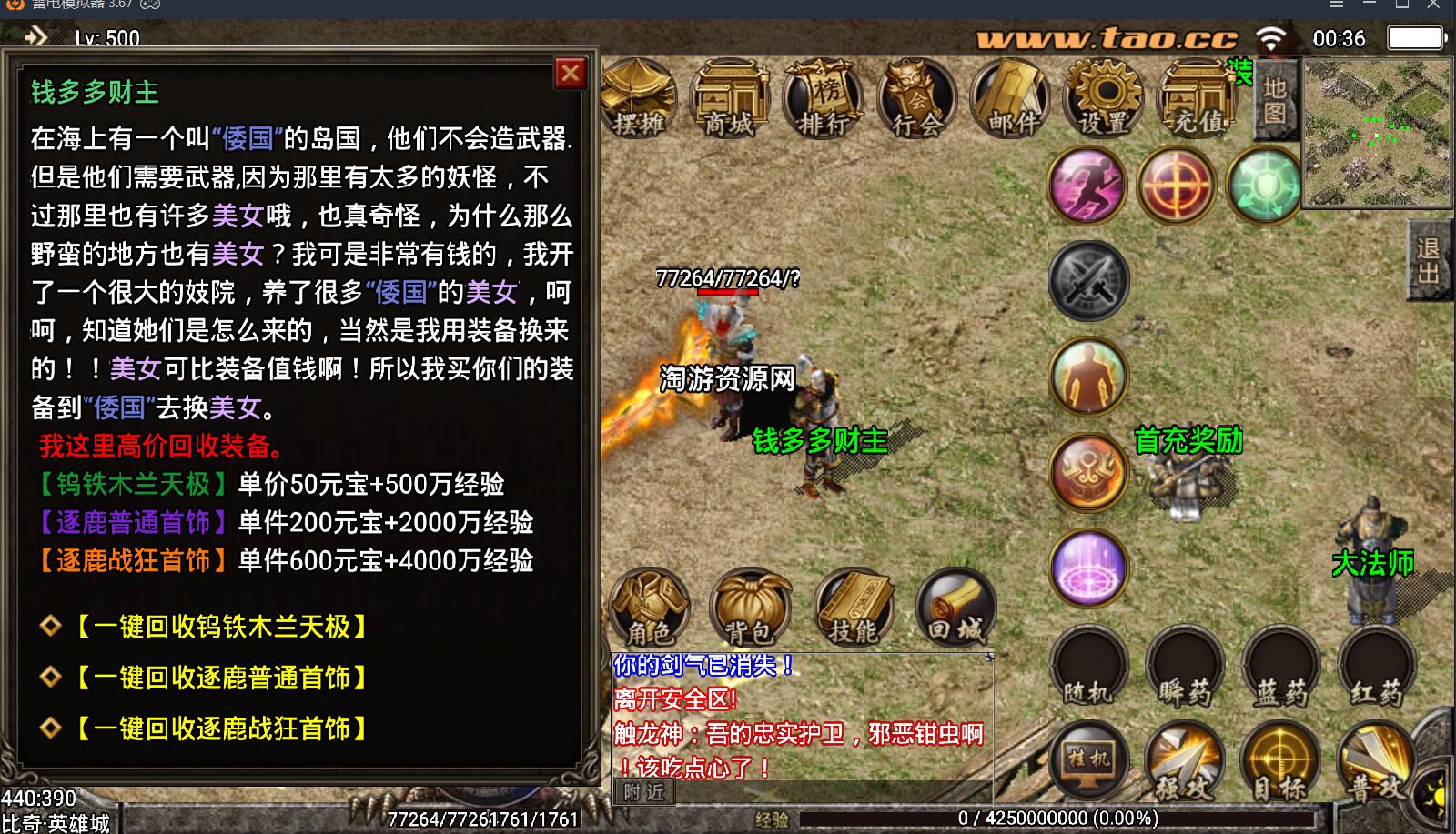The height and width of the screenshot is (834, 1456).
Task: Open the 充值 recharge menu
Action: click(1198, 99)
